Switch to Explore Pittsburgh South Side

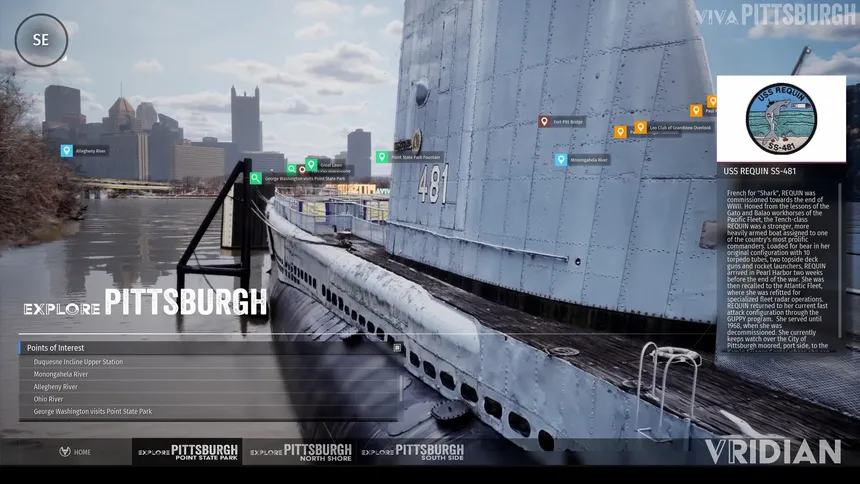pyautogui.click(x=413, y=452)
